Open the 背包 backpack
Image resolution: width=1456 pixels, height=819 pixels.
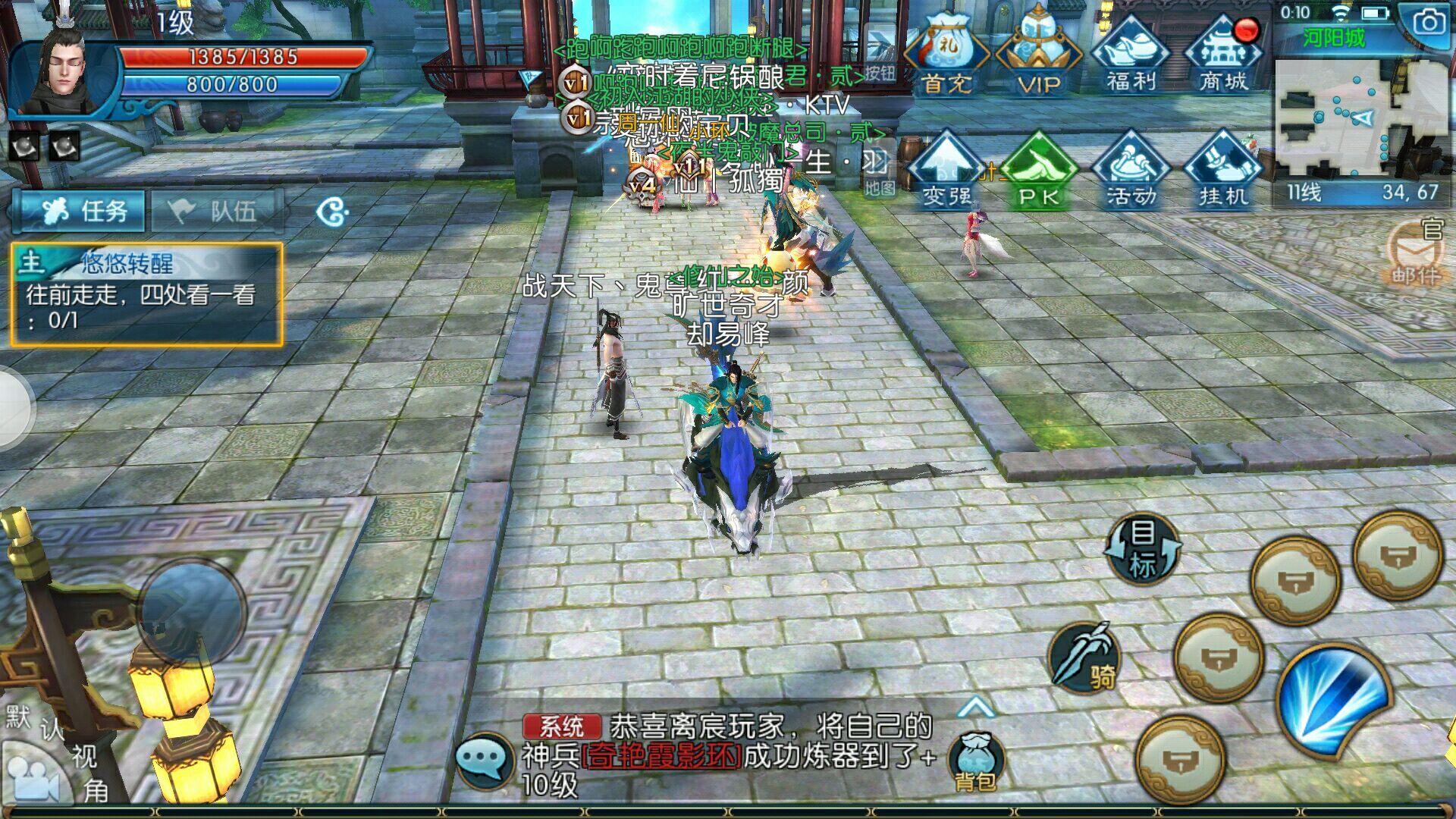[x=976, y=761]
